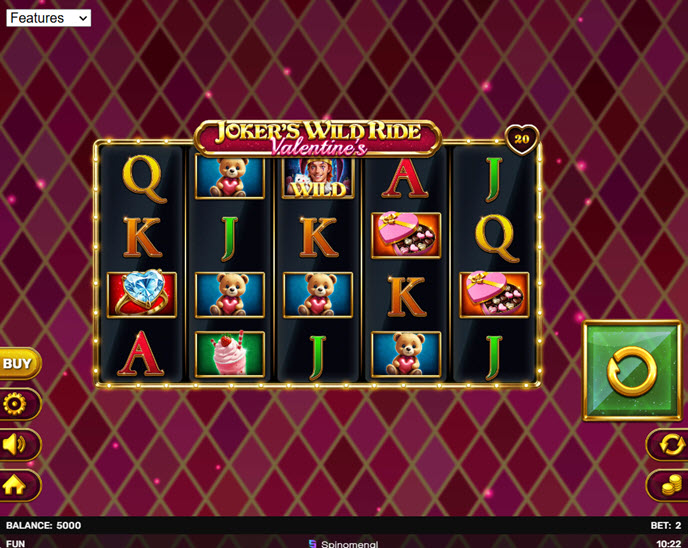The height and width of the screenshot is (548, 688).
Task: Open the gear settings menu
Action: tap(18, 404)
